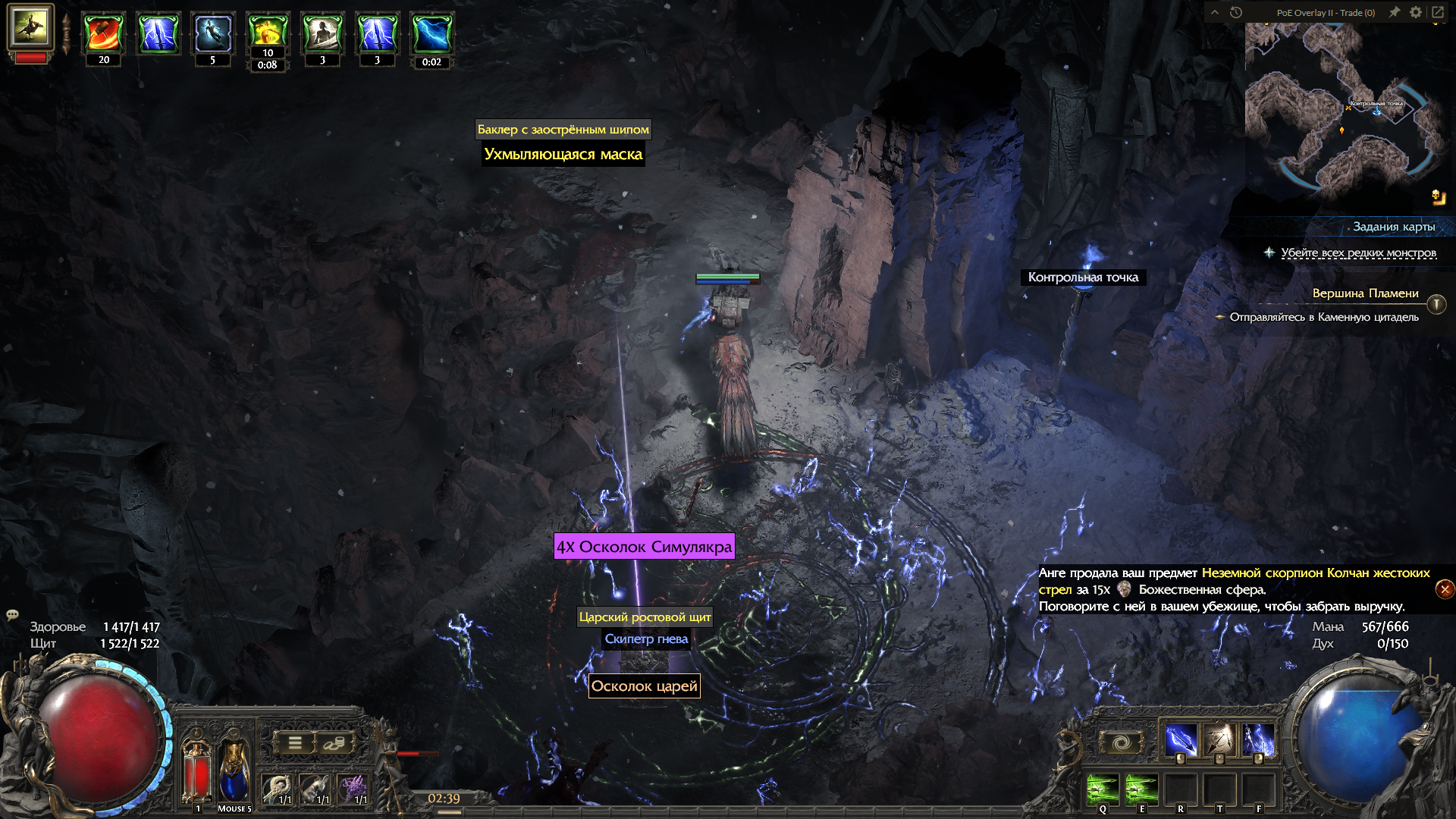Pick up the 4X Осколок Симулякра label

click(x=644, y=547)
